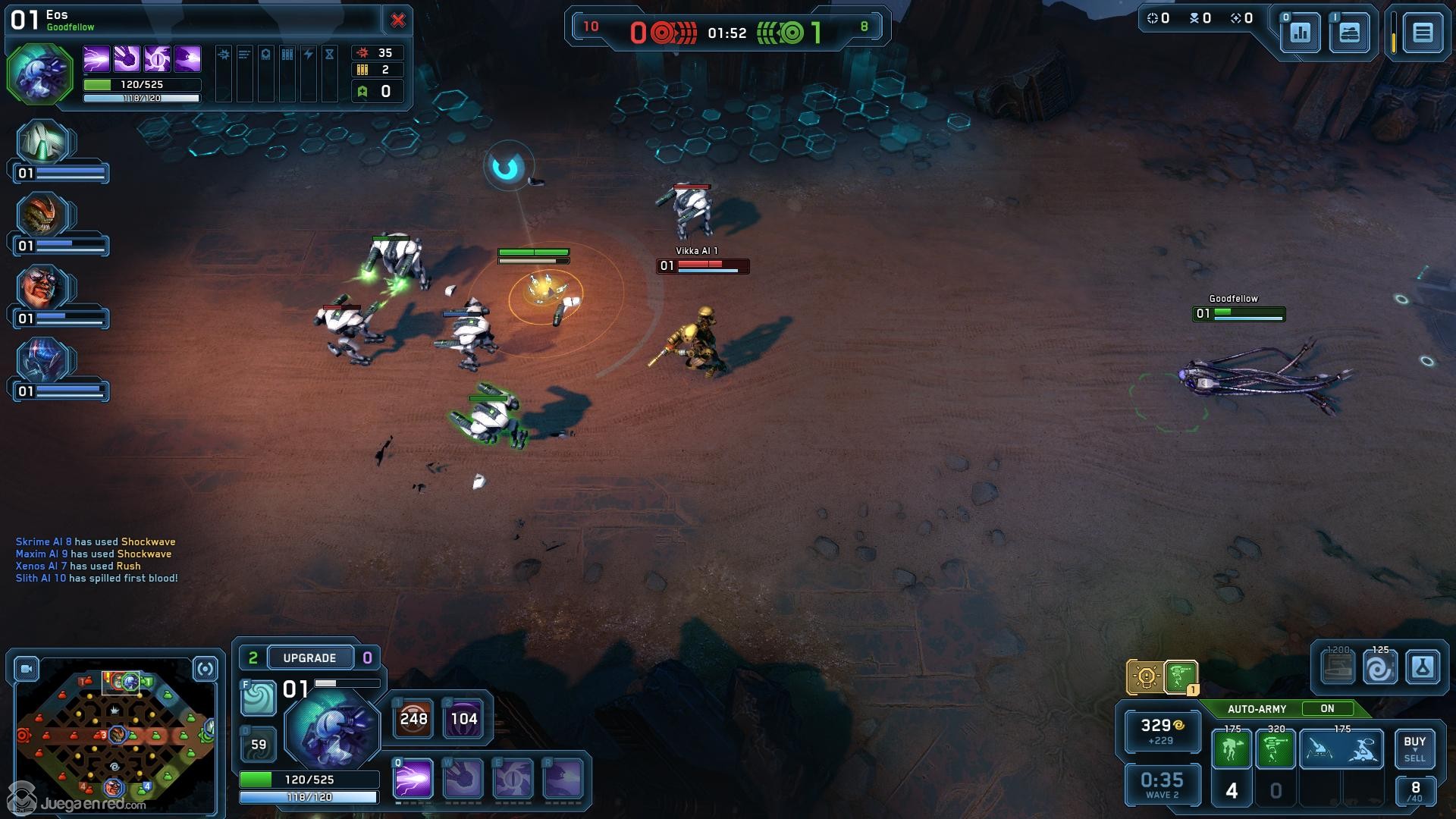Select the red-goggled teammate portrait
The image size is (1456, 819).
pyautogui.click(x=42, y=288)
